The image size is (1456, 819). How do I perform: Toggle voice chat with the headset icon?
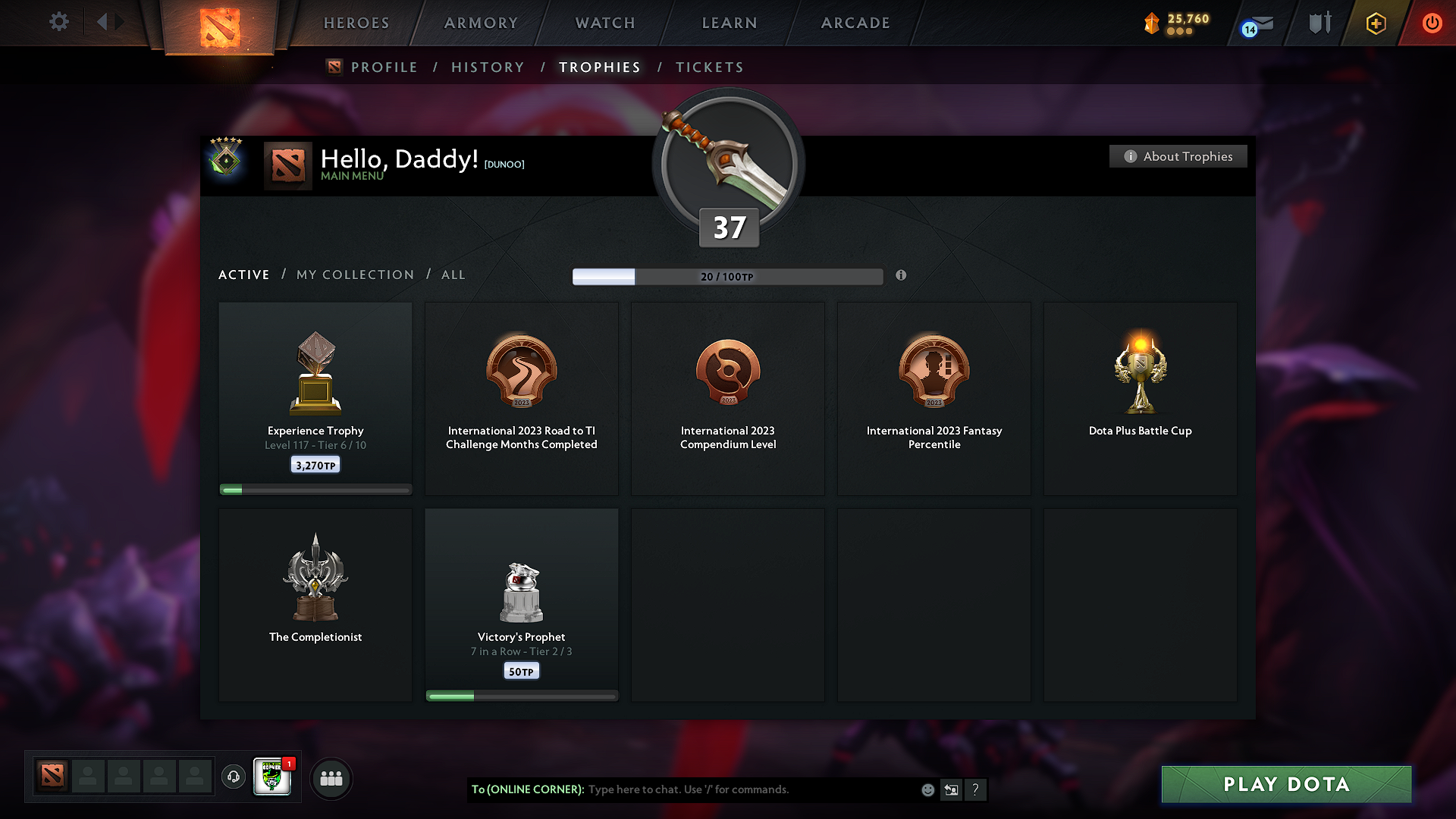click(x=233, y=777)
